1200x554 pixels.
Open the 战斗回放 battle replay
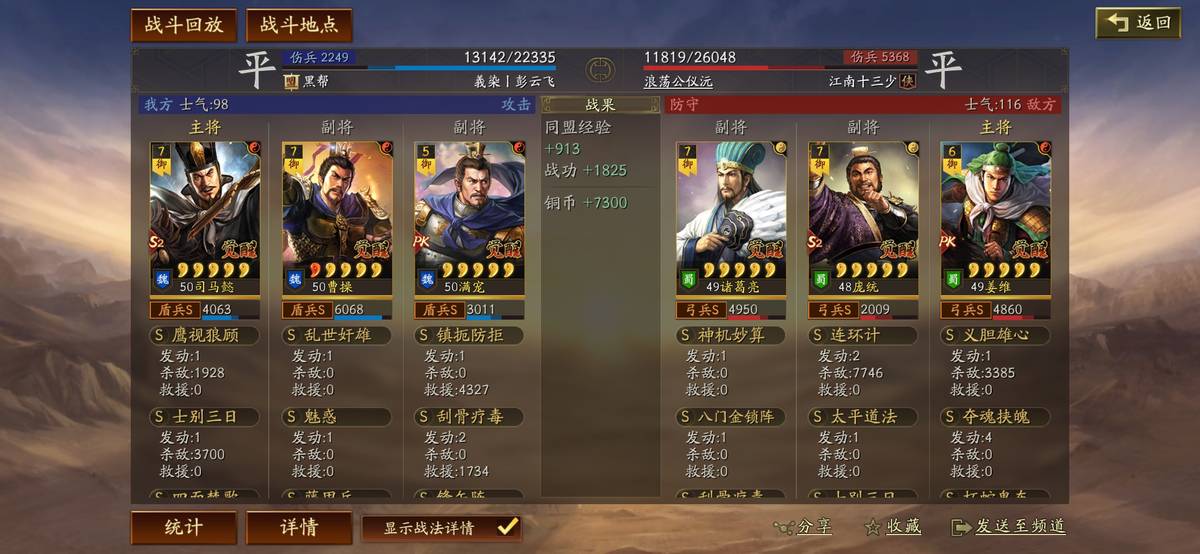183,25
